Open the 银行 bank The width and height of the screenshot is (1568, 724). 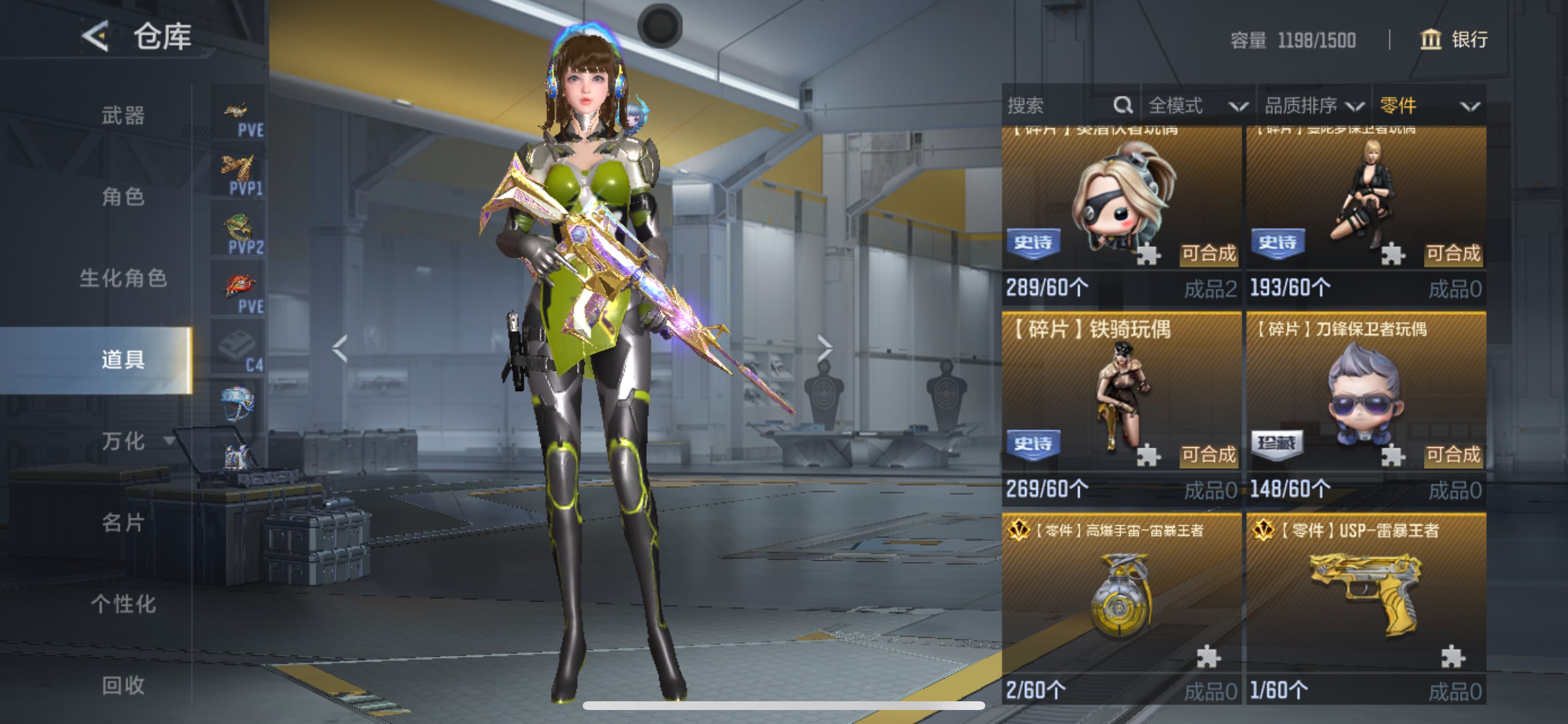coord(1454,40)
